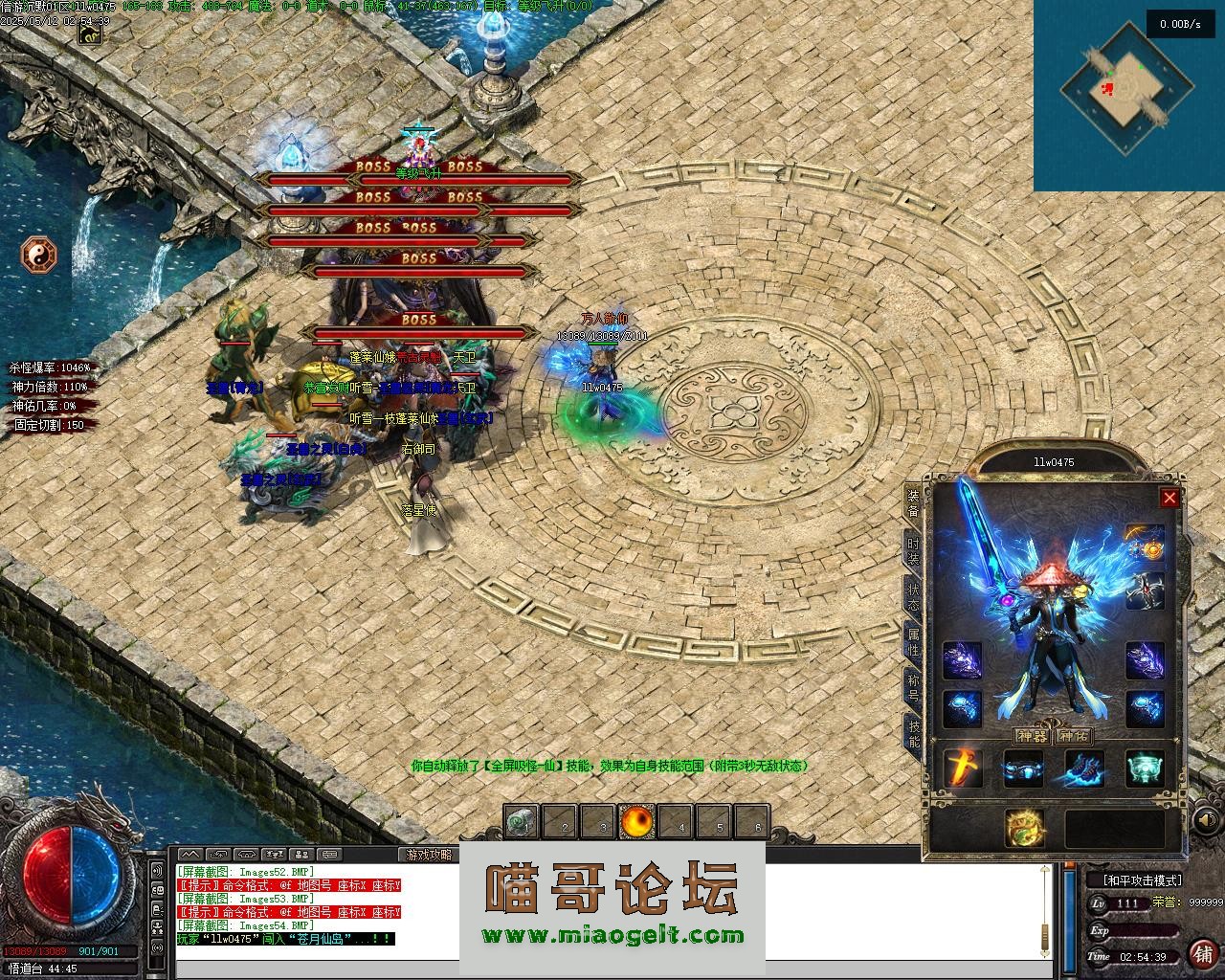Show the 属性 attributes tab

(x=913, y=640)
